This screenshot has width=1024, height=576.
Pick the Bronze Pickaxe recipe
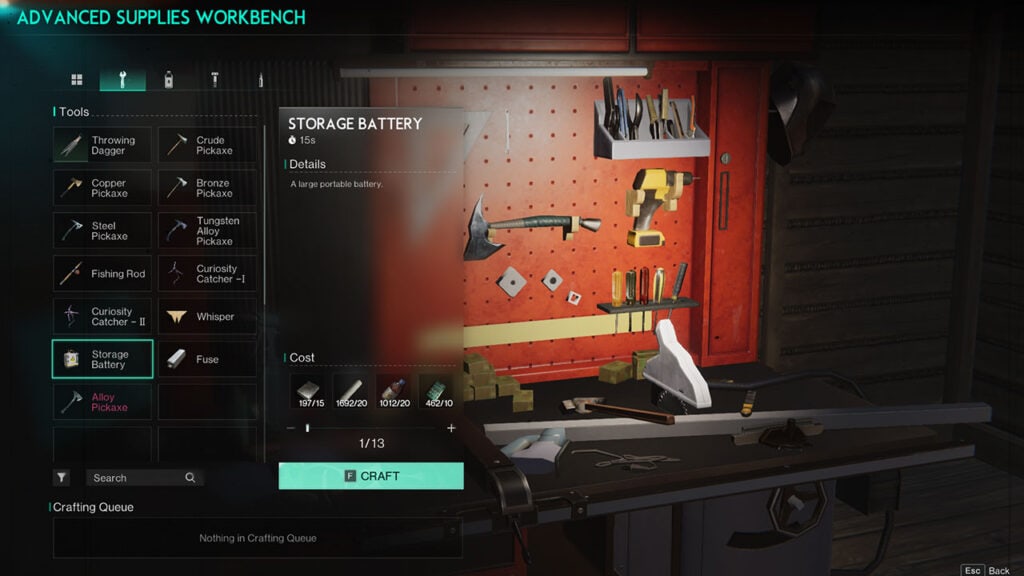[x=207, y=188]
